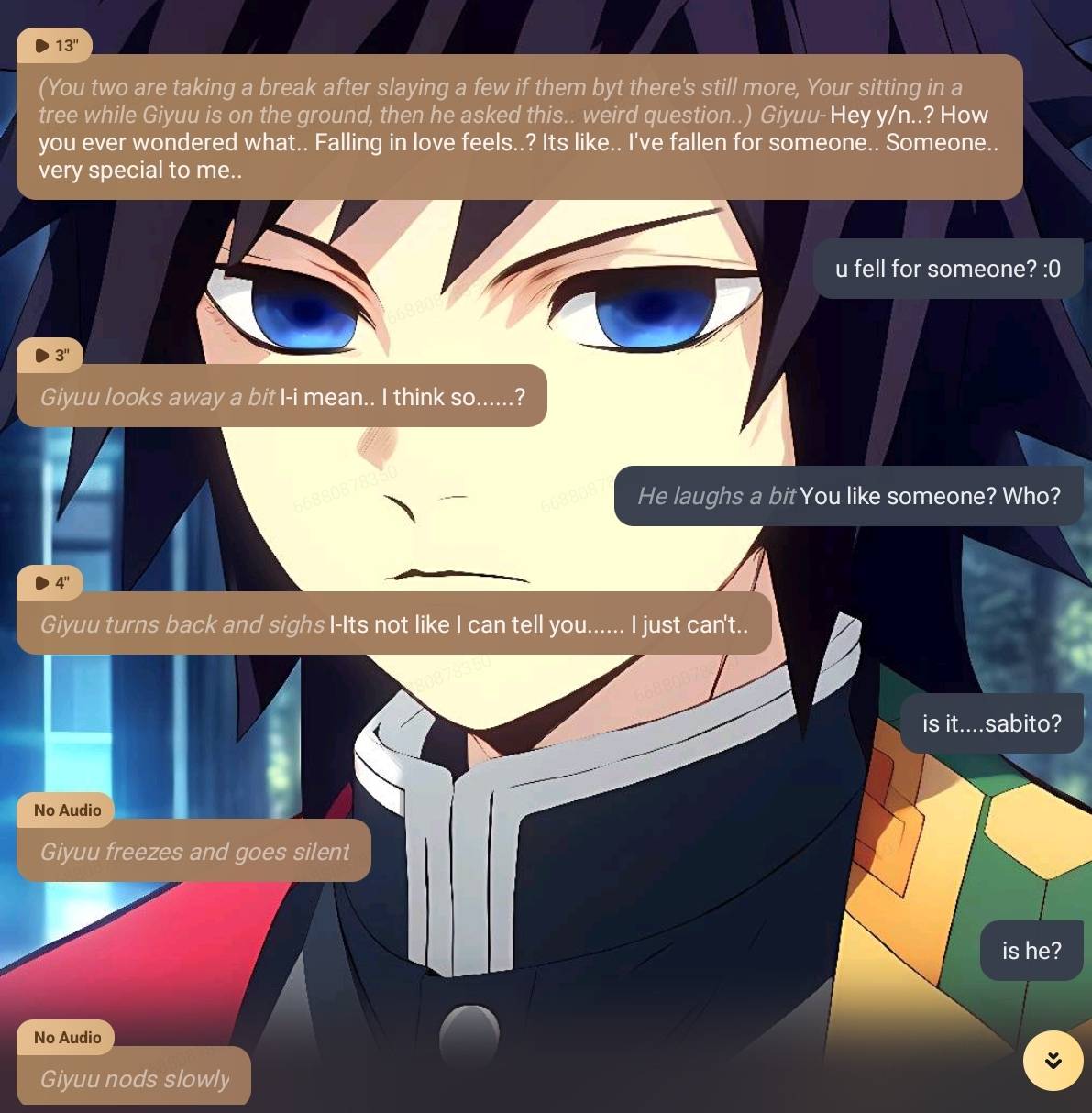Tap the "I just can't" message bubble
The width and height of the screenshot is (1092, 1113).
[393, 624]
